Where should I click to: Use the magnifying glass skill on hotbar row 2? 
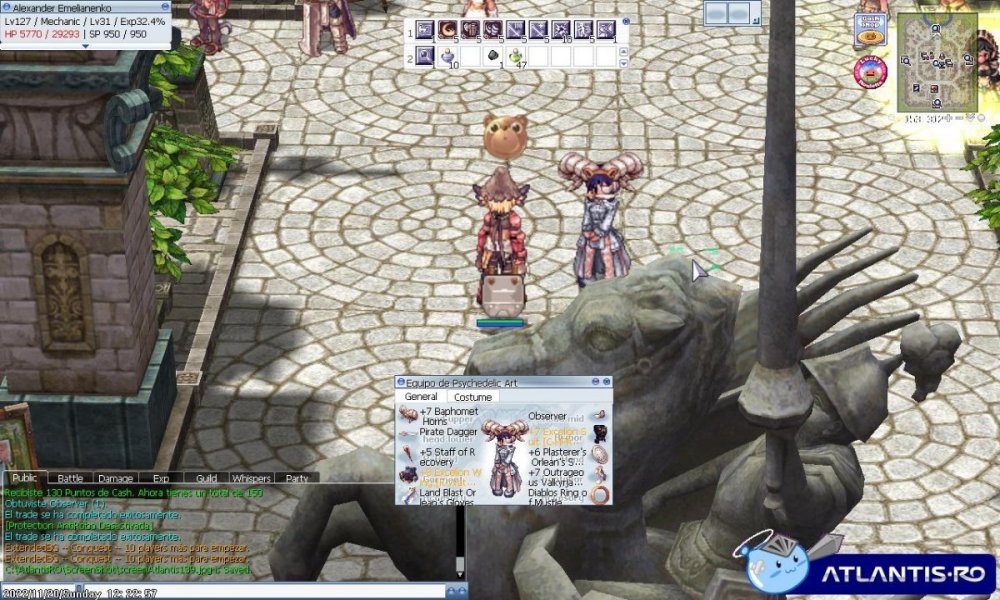(425, 56)
